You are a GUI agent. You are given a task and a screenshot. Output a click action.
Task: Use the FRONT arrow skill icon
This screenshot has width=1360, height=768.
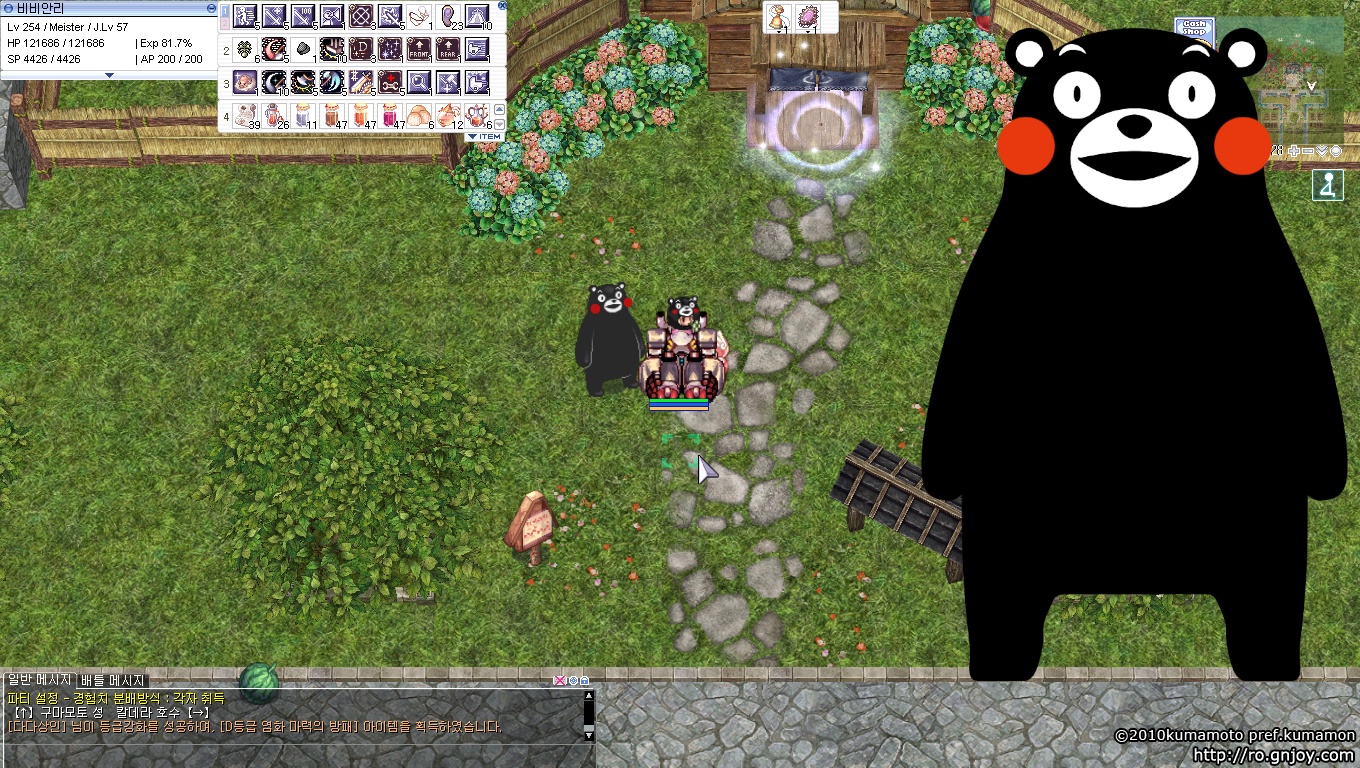point(419,49)
